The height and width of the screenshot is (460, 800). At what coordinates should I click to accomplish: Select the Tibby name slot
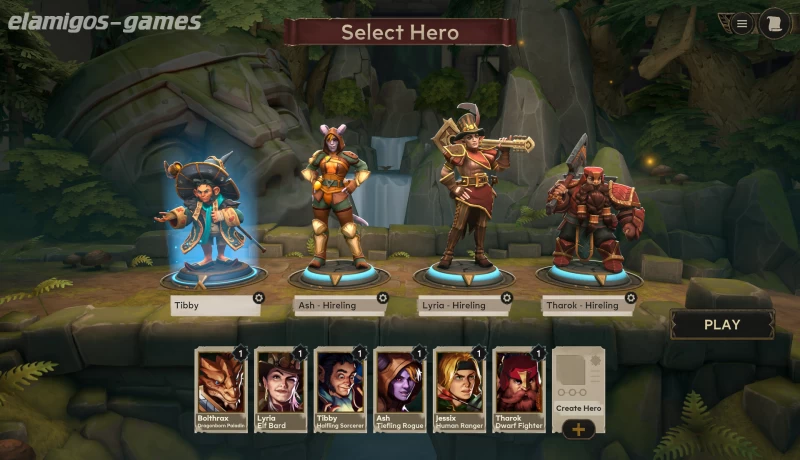click(x=210, y=306)
